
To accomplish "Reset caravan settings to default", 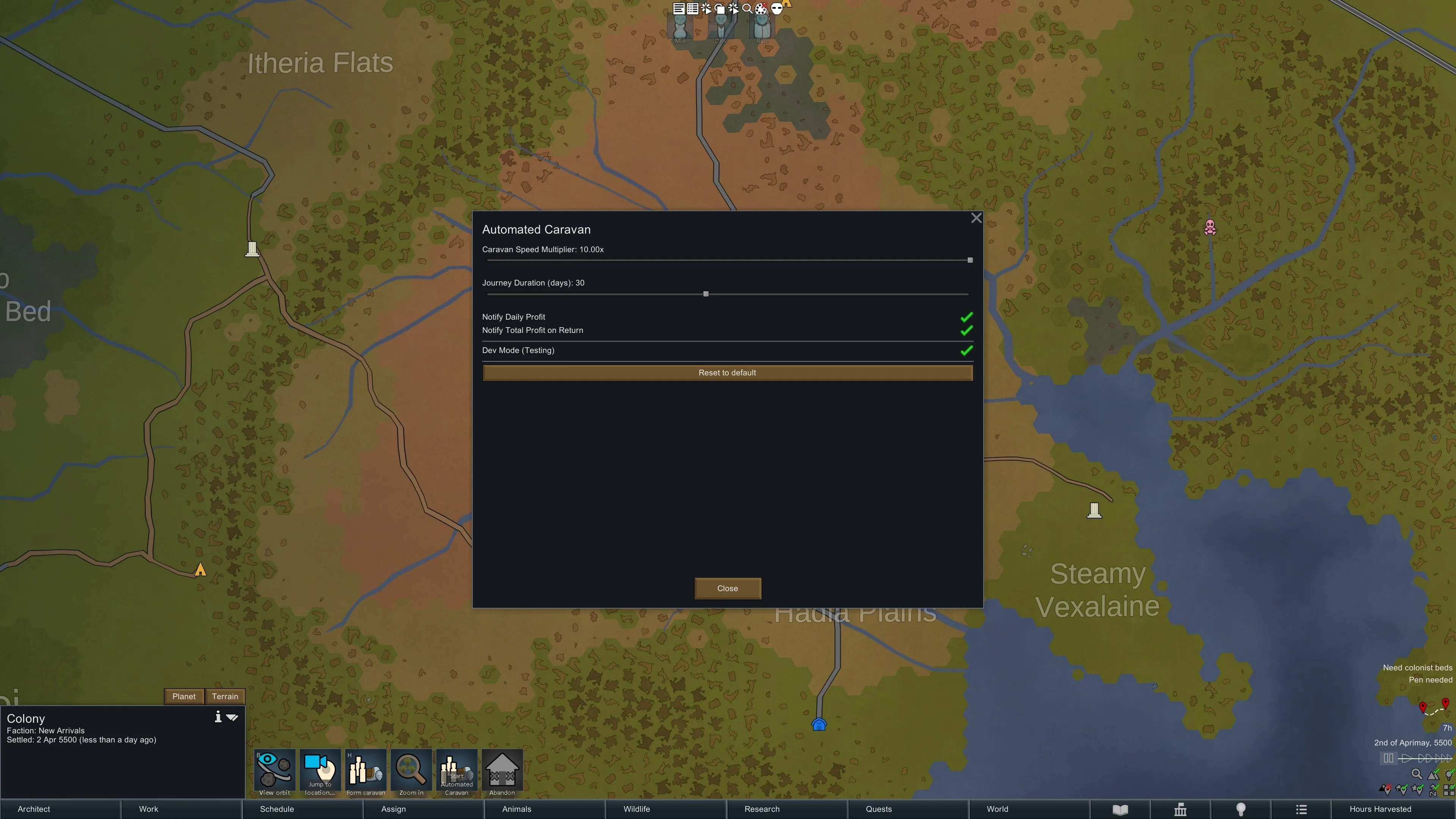I will point(728,372).
